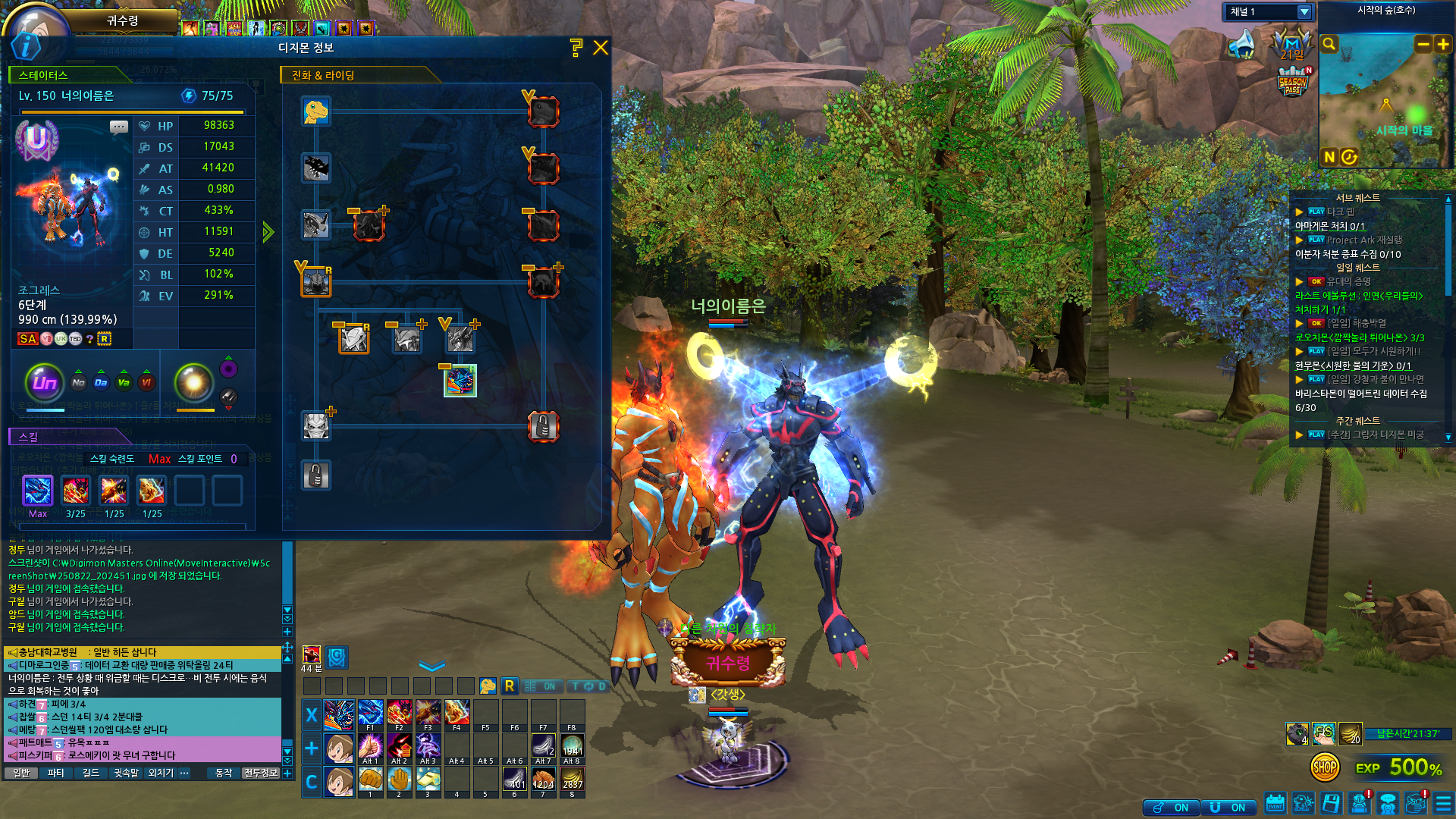Open the gold SHOP coin button

click(x=1325, y=767)
